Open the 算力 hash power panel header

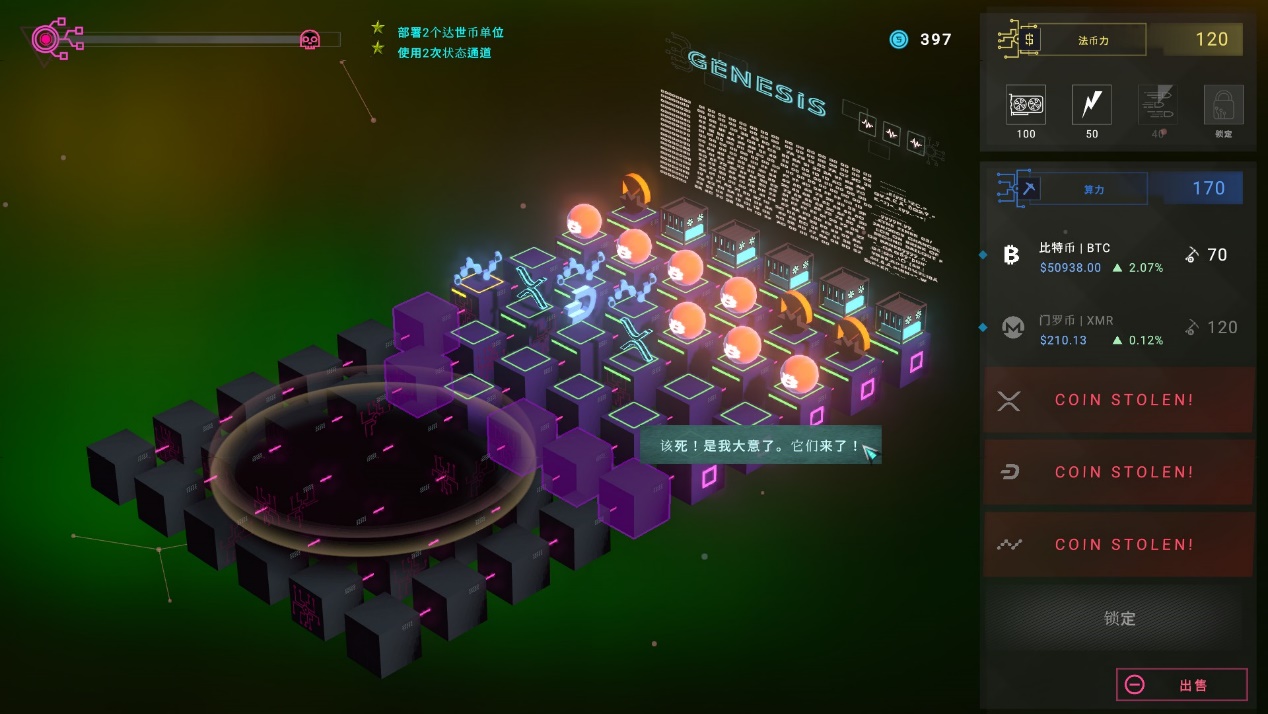coord(1092,189)
